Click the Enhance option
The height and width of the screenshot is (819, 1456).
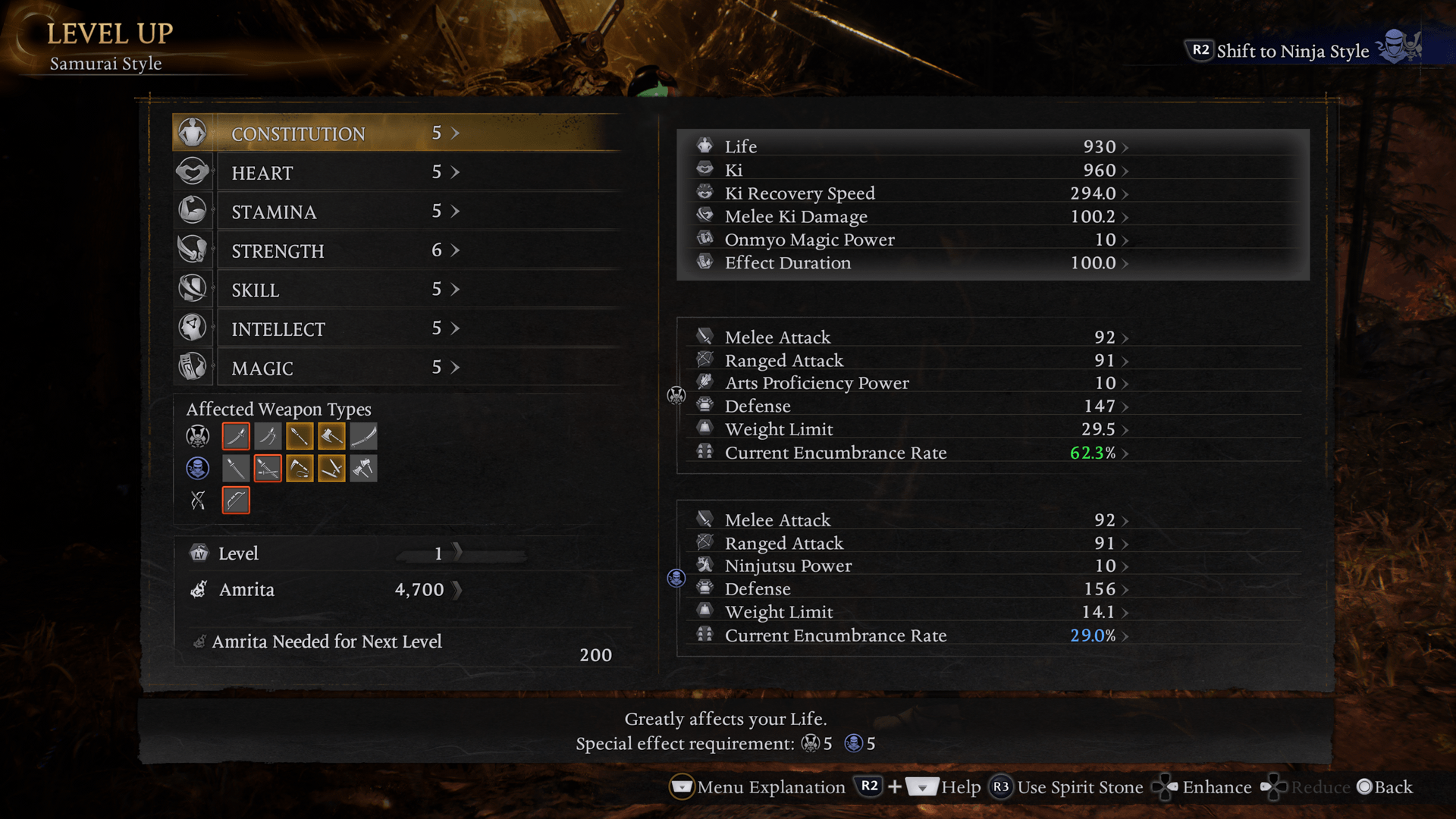[1203, 787]
